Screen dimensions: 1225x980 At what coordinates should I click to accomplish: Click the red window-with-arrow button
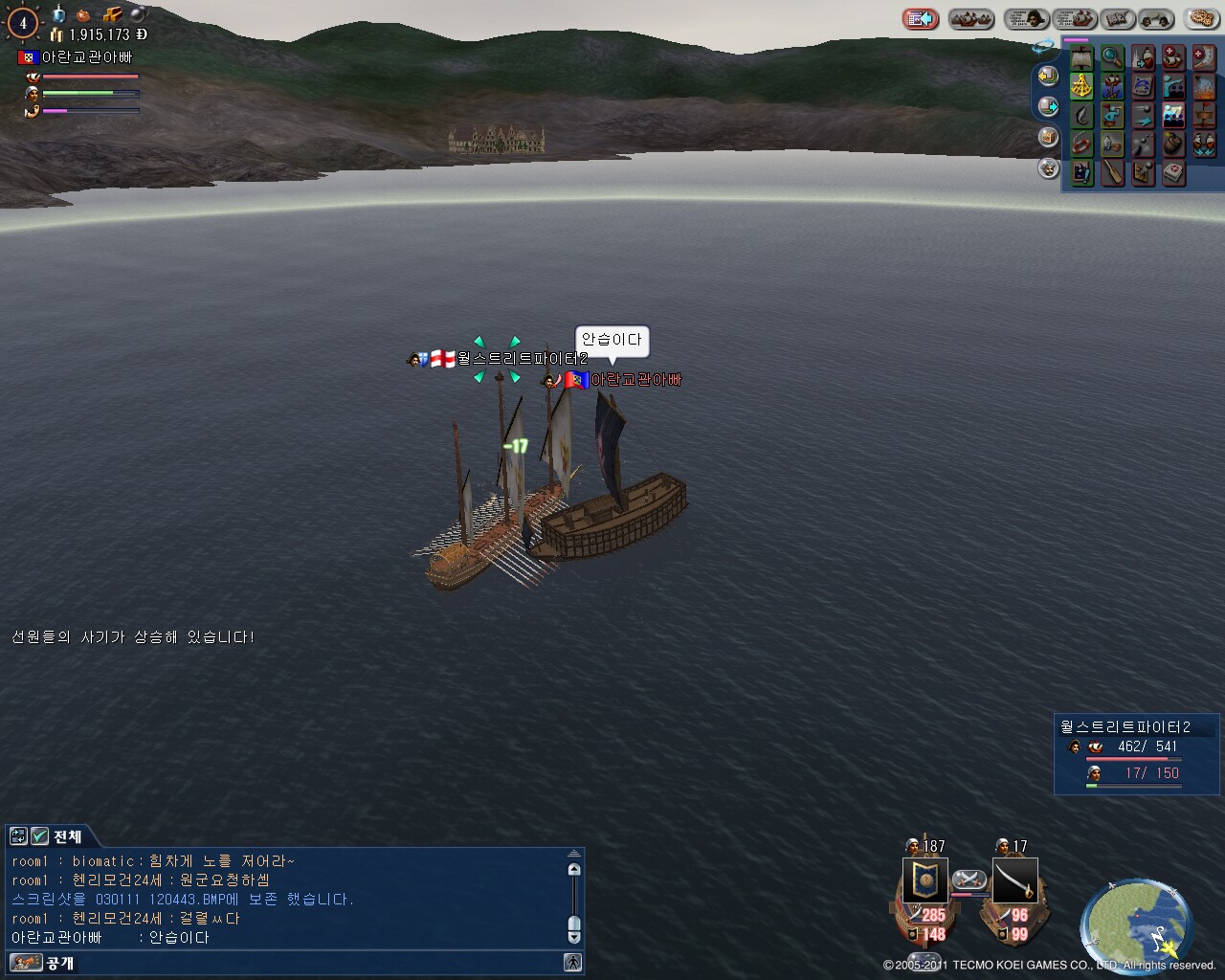coord(920,19)
